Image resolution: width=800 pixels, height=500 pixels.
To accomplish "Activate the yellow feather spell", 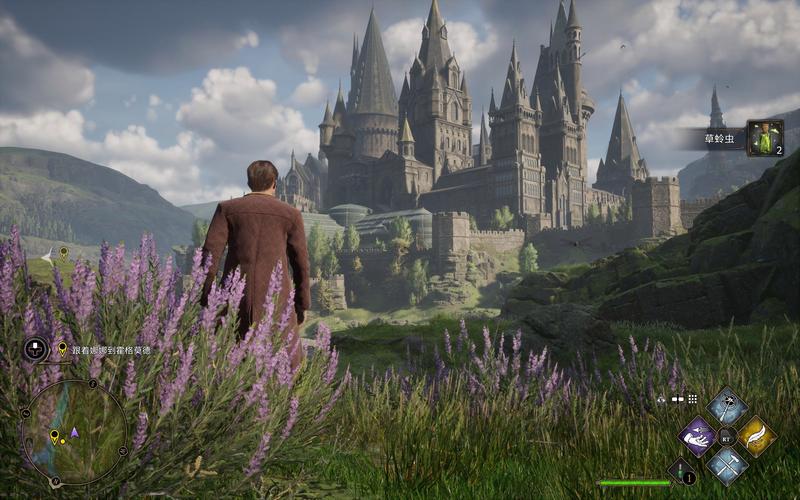I will pyautogui.click(x=757, y=436).
